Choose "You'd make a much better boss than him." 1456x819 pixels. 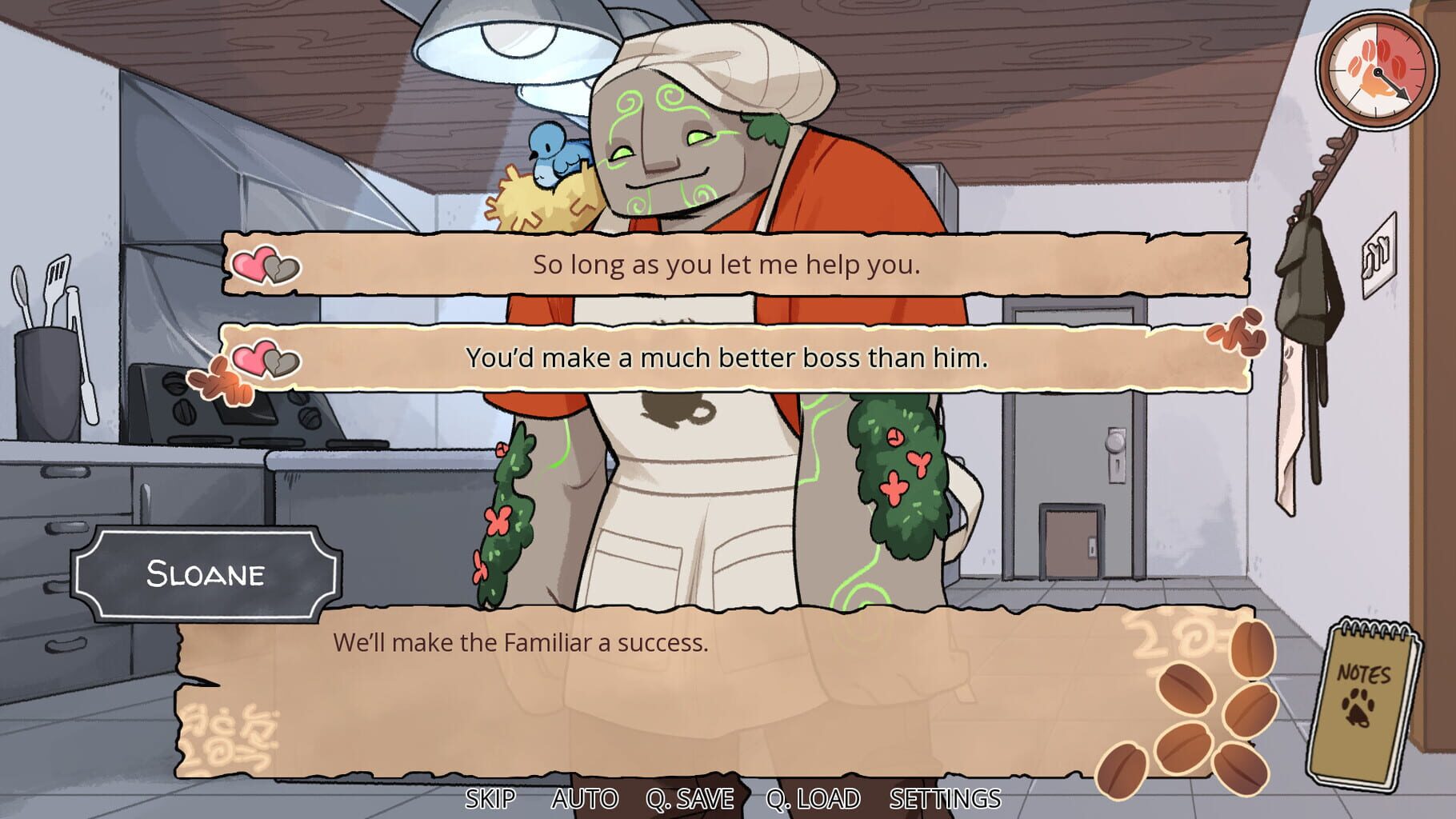[728, 360]
